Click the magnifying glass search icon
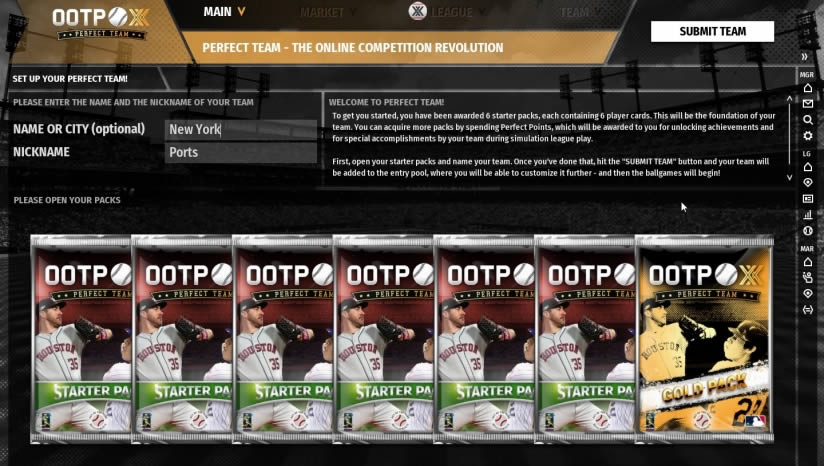This screenshot has width=824, height=466. point(808,120)
